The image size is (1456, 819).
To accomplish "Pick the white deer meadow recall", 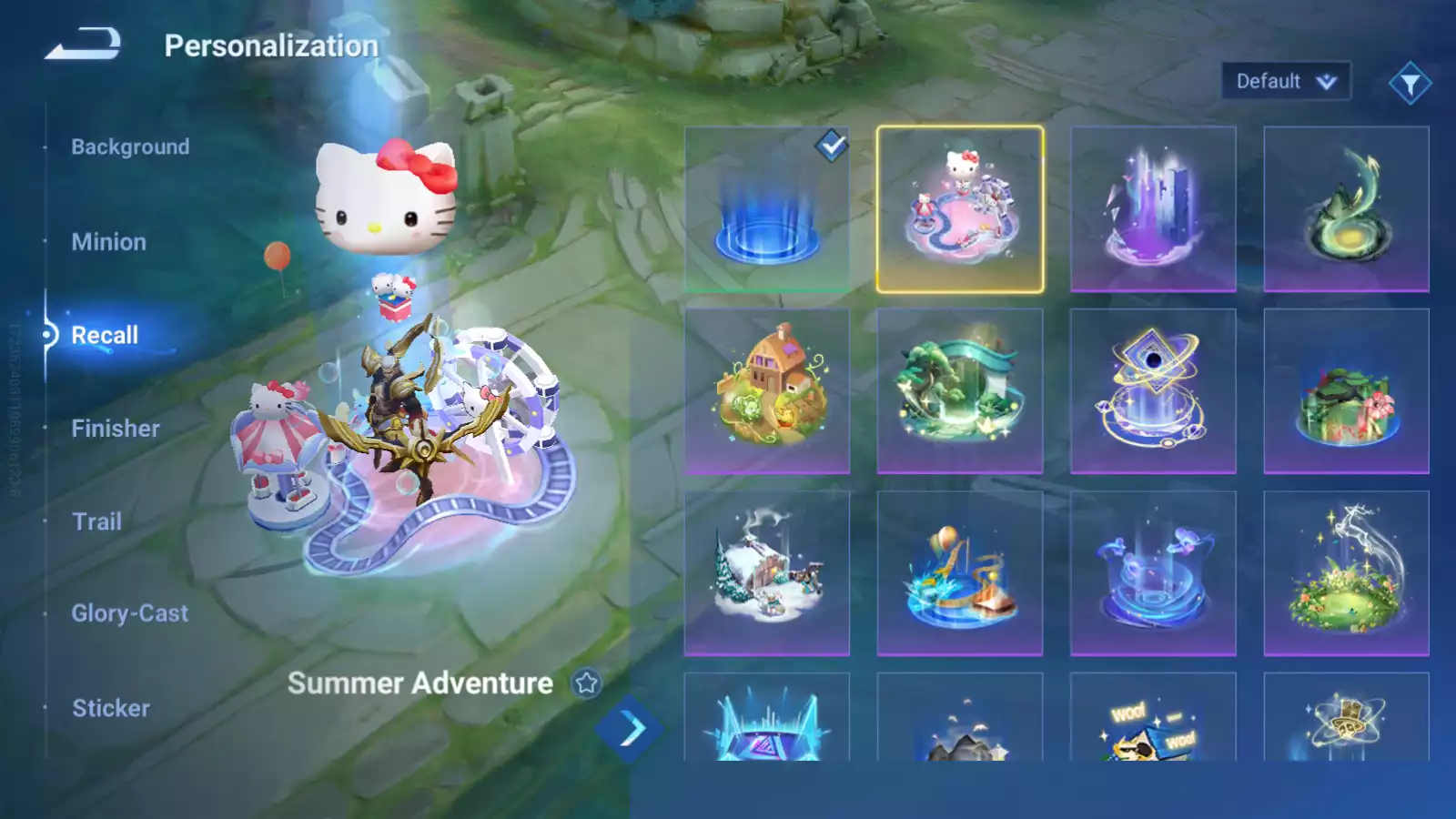I will (1346, 573).
